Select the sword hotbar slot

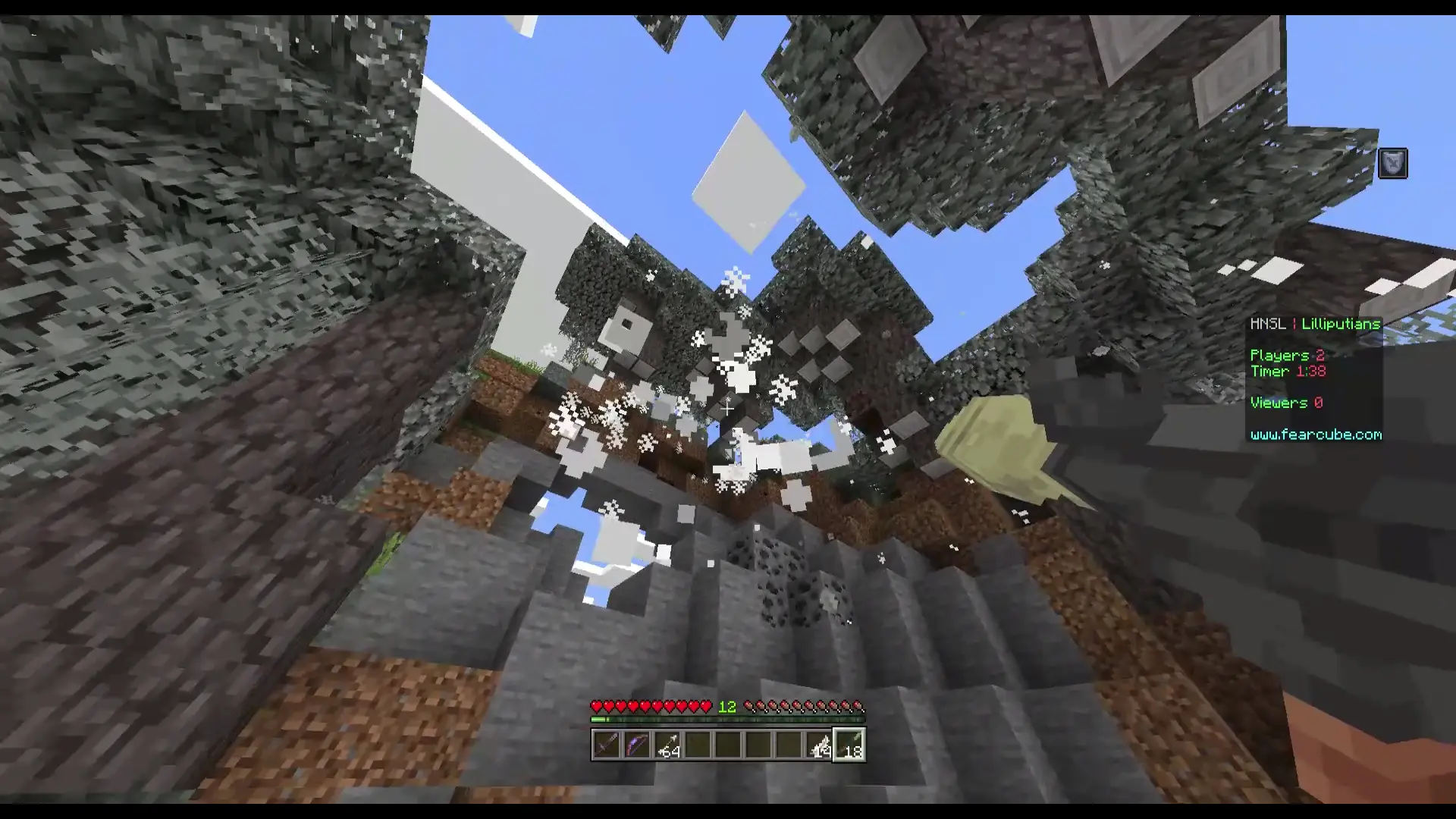pos(607,745)
